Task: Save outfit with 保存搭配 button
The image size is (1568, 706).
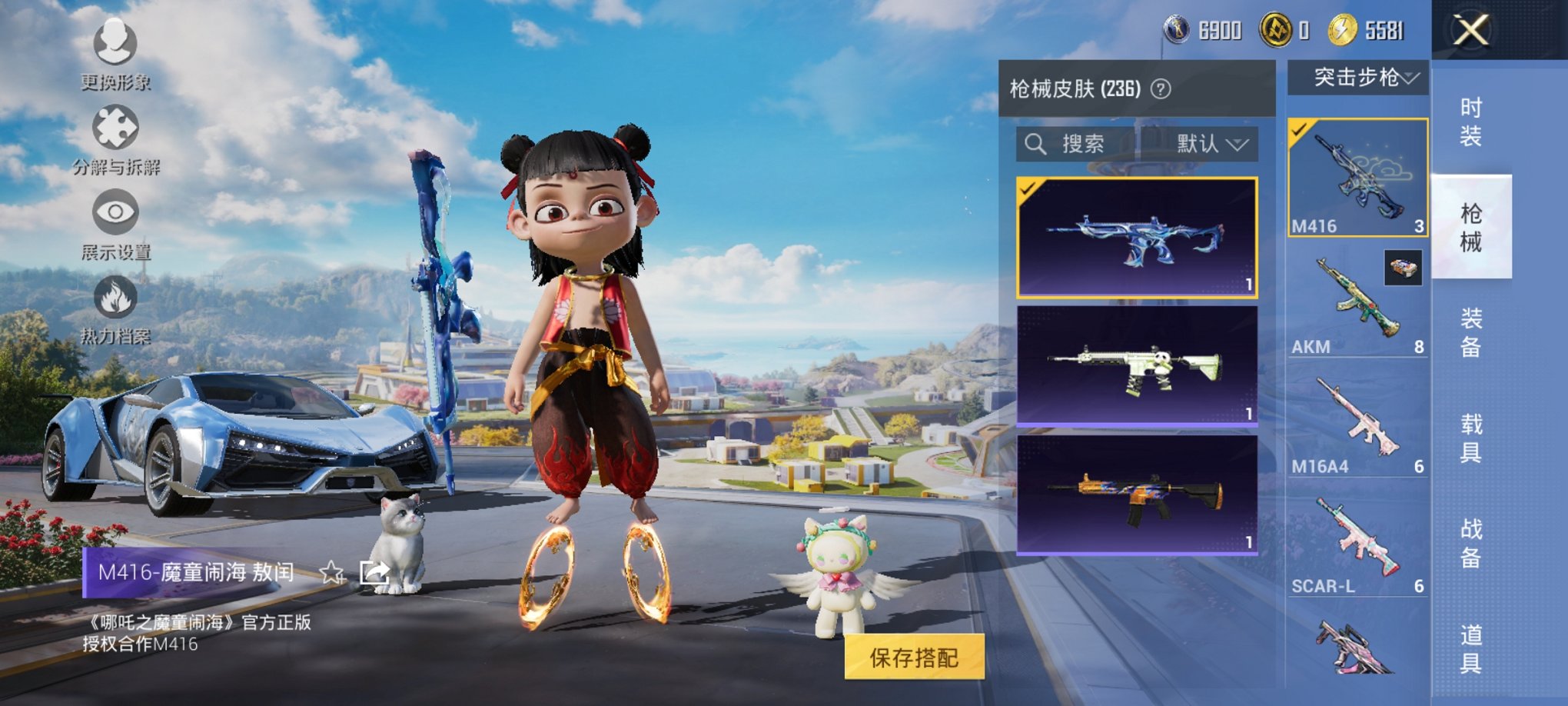Action: click(x=914, y=658)
